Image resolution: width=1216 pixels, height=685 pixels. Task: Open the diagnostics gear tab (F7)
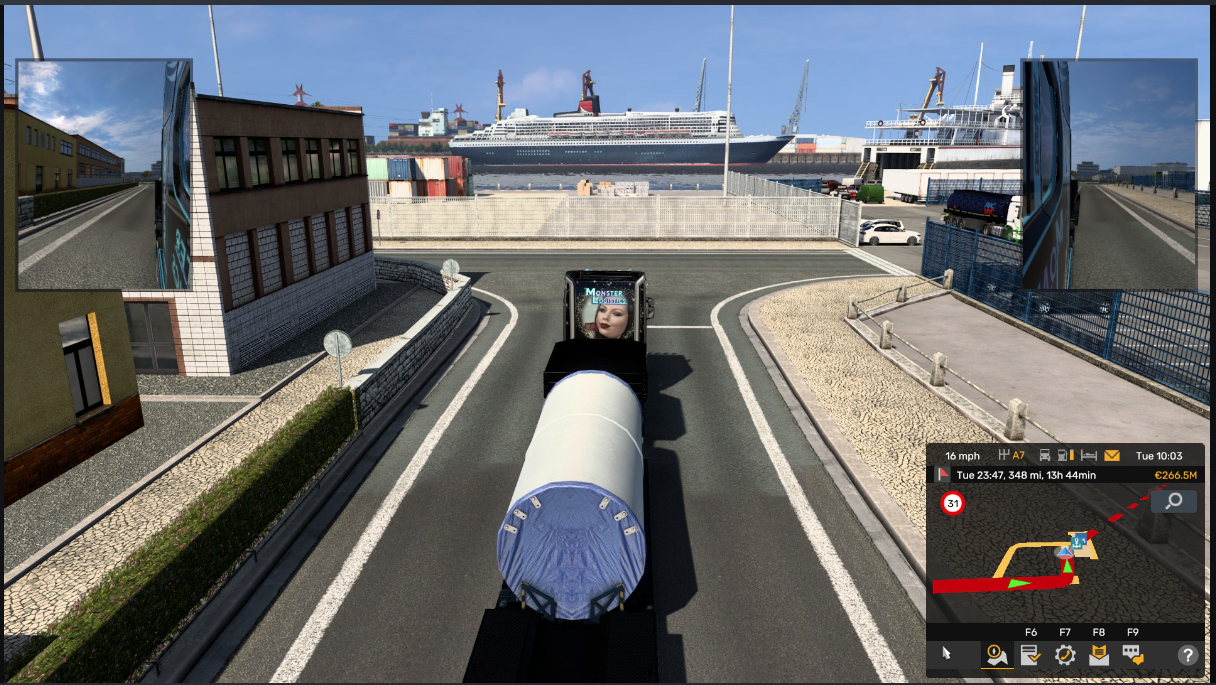point(1064,655)
